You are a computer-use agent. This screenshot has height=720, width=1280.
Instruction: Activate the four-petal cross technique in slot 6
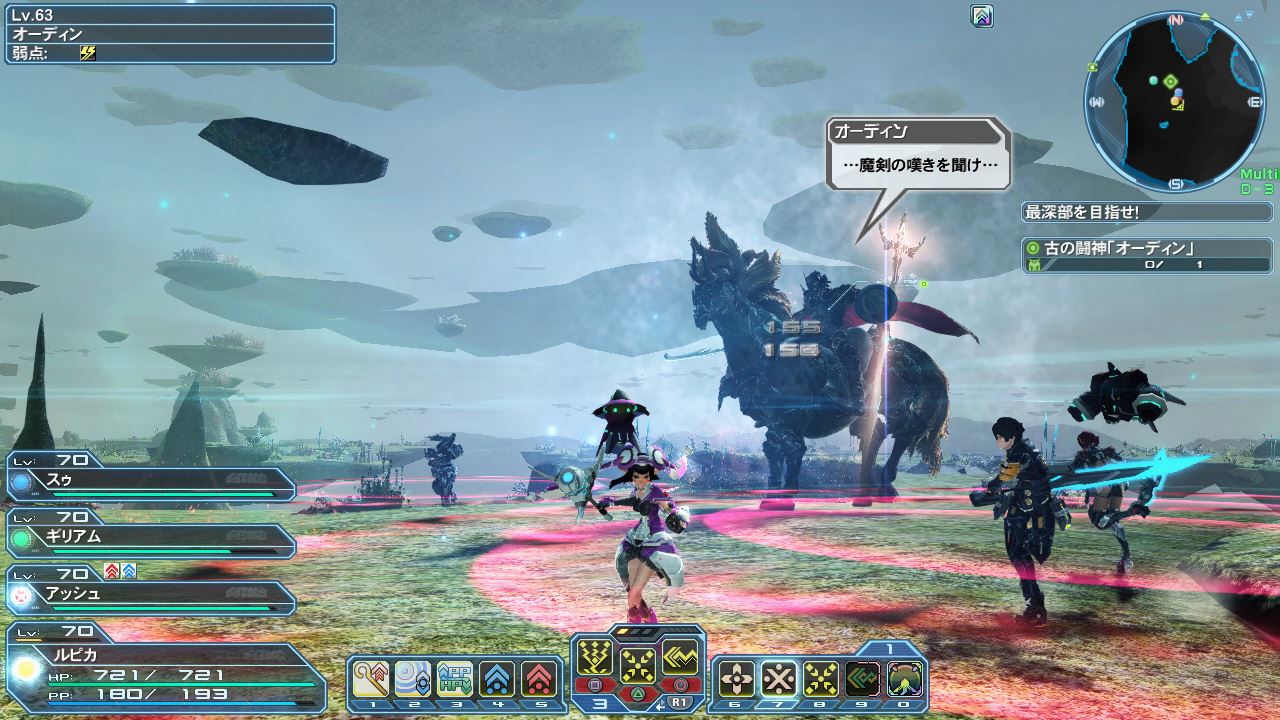pos(737,680)
